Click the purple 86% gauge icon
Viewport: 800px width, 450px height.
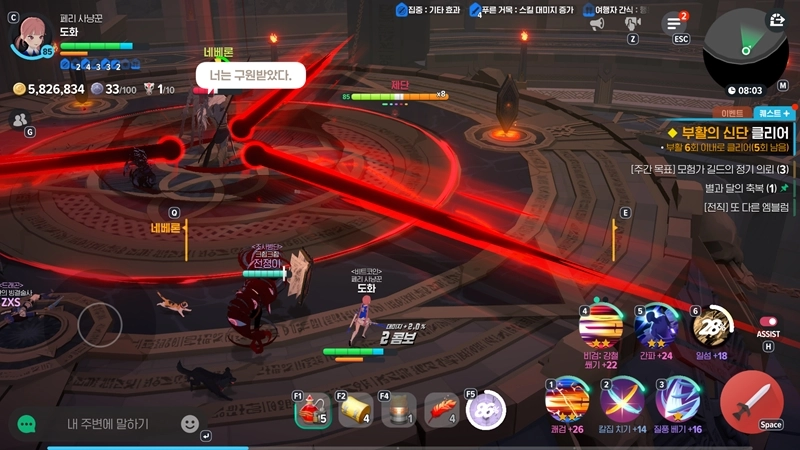[x=487, y=410]
